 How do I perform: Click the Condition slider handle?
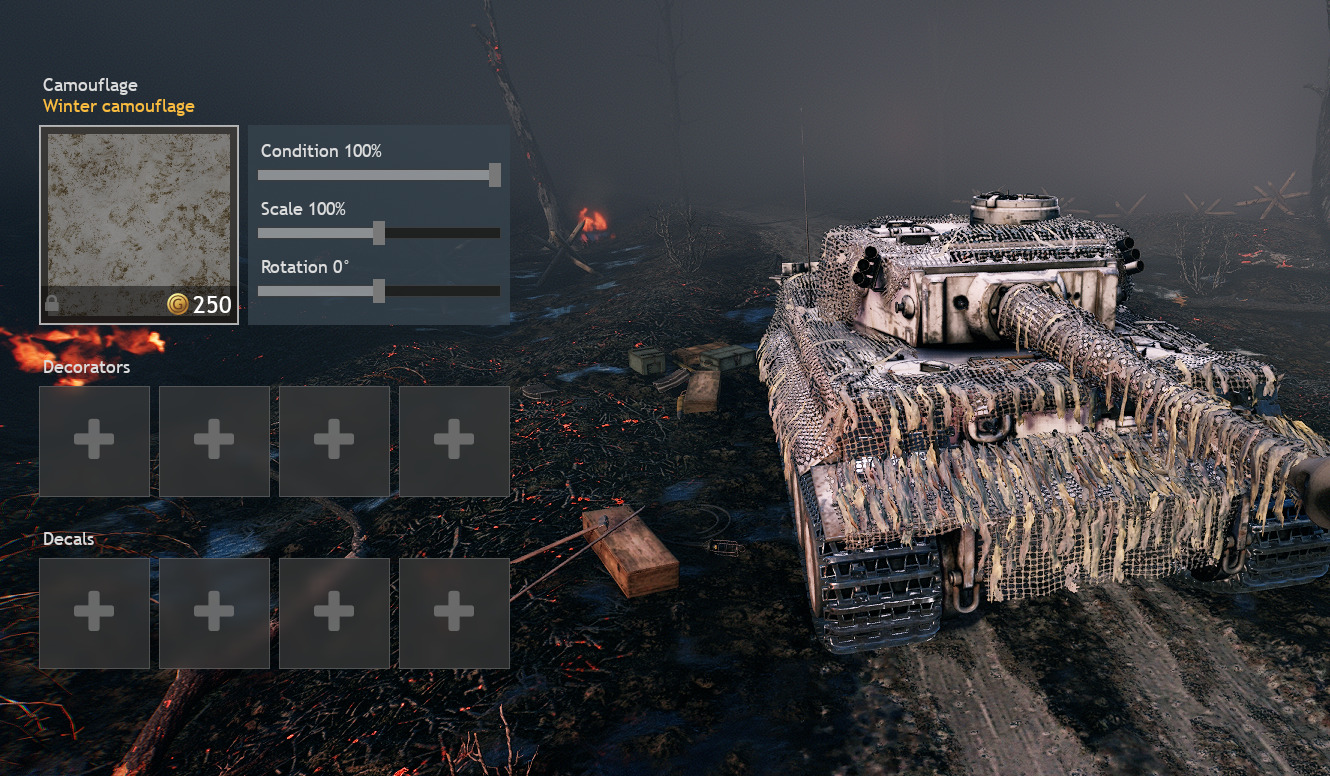pos(495,175)
